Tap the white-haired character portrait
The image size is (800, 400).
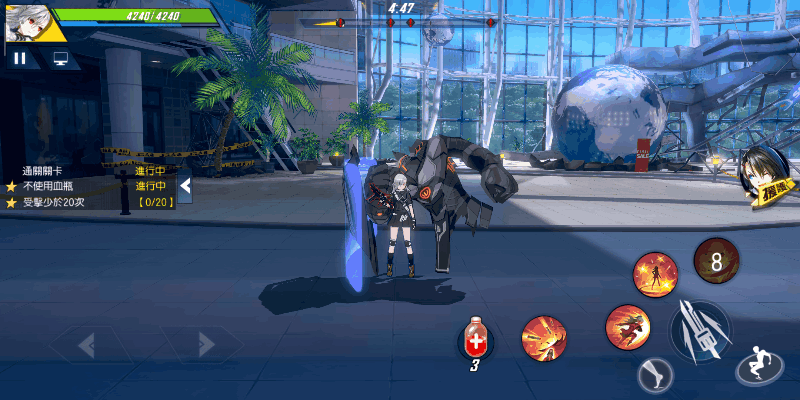24,23
